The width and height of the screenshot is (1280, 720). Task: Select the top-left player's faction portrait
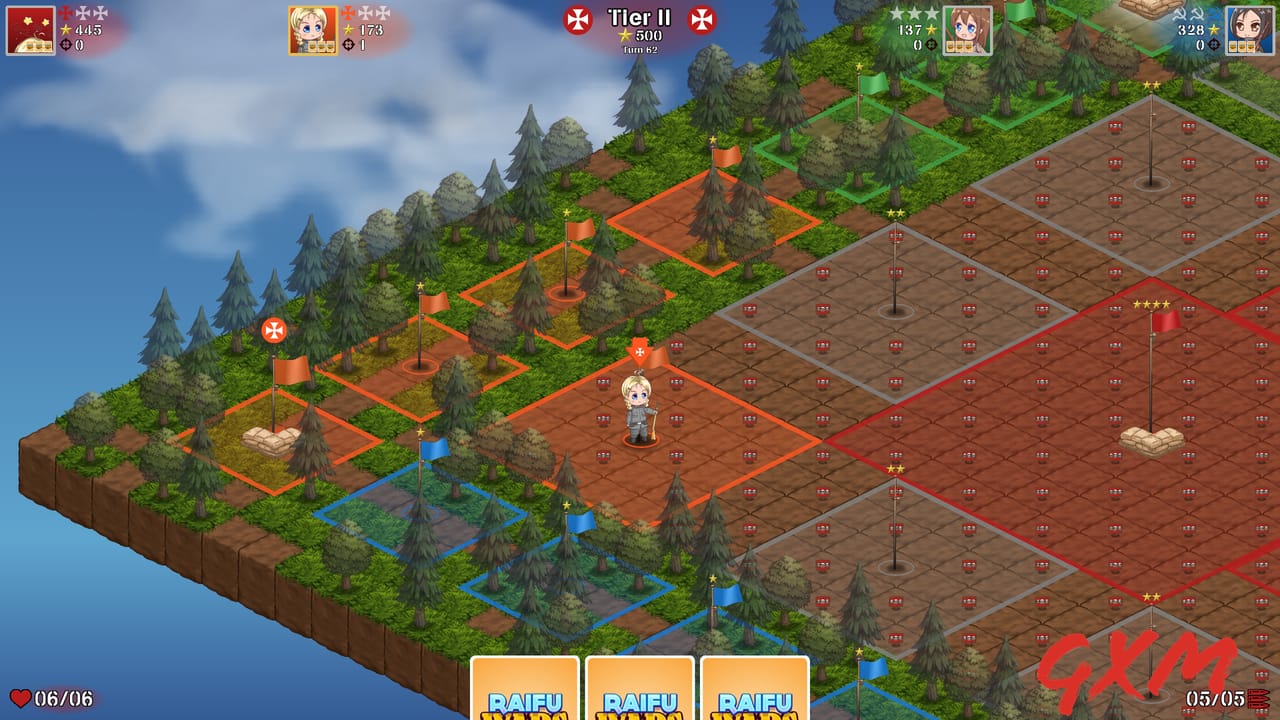pyautogui.click(x=30, y=30)
